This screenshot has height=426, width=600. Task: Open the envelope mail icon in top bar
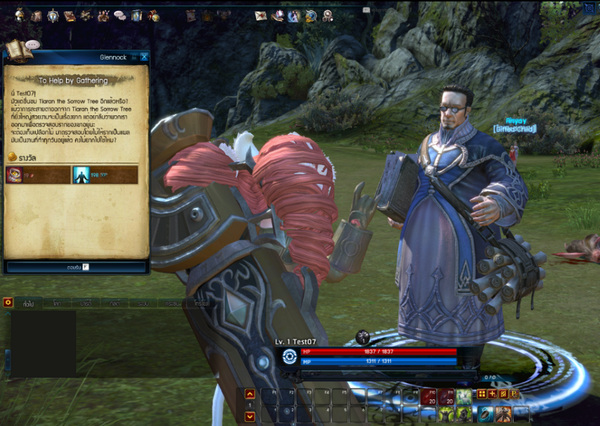click(261, 16)
